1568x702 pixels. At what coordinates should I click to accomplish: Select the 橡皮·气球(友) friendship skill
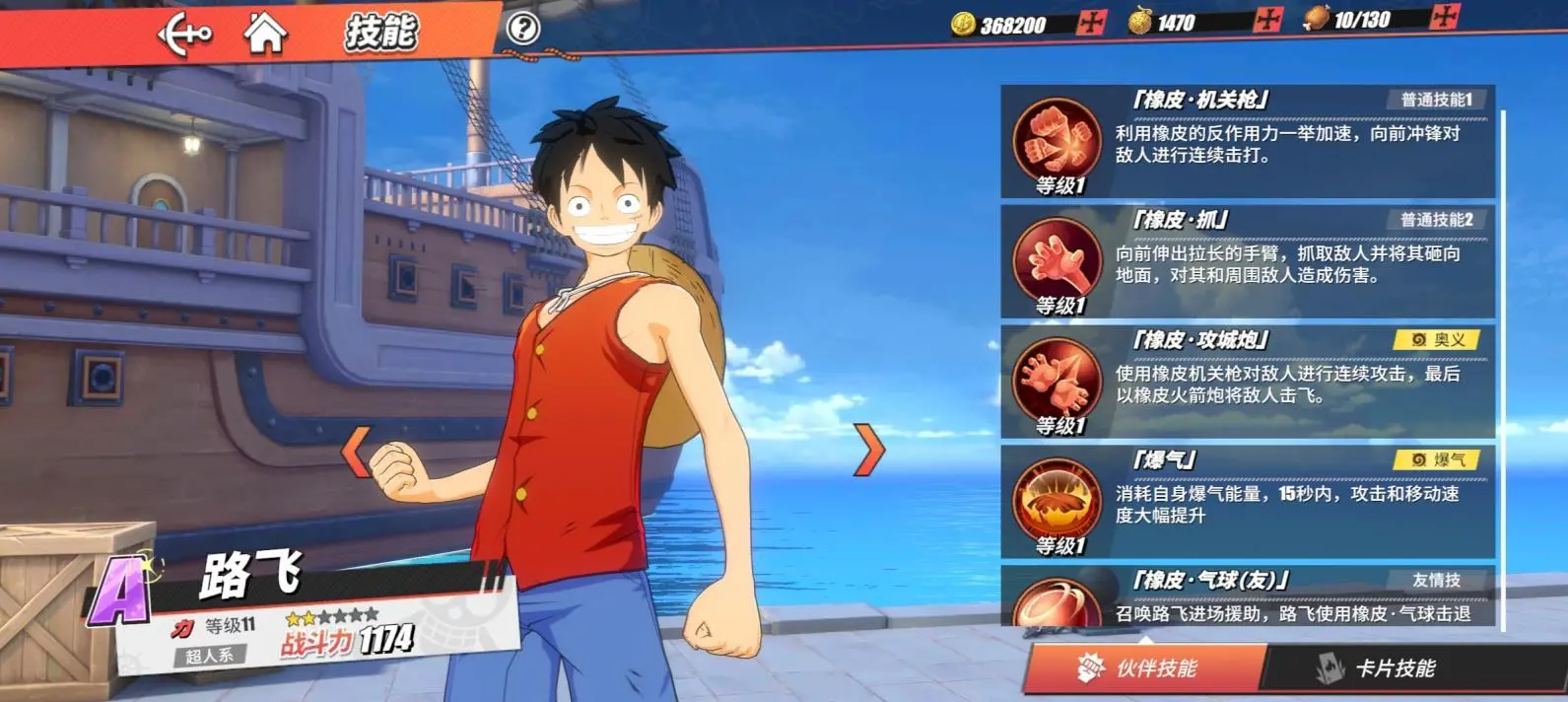click(x=1247, y=597)
